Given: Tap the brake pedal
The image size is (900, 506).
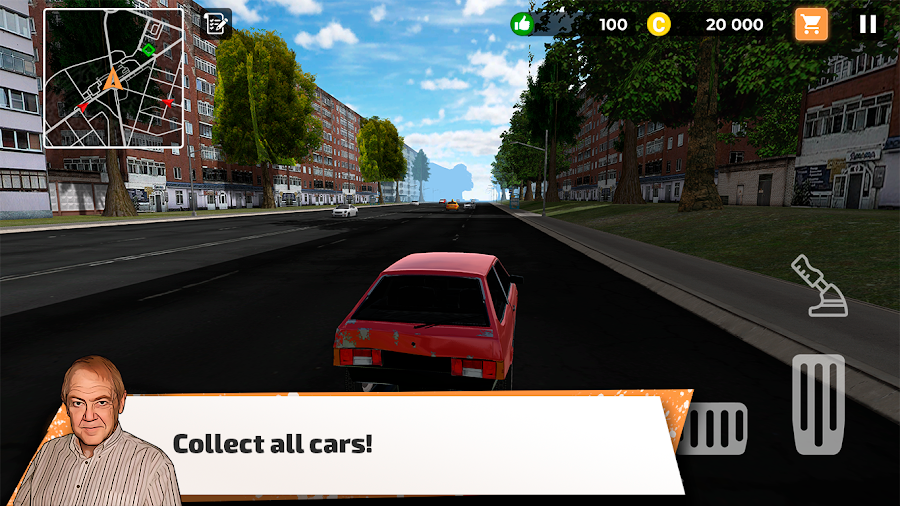Looking at the screenshot, I should coord(717,428).
